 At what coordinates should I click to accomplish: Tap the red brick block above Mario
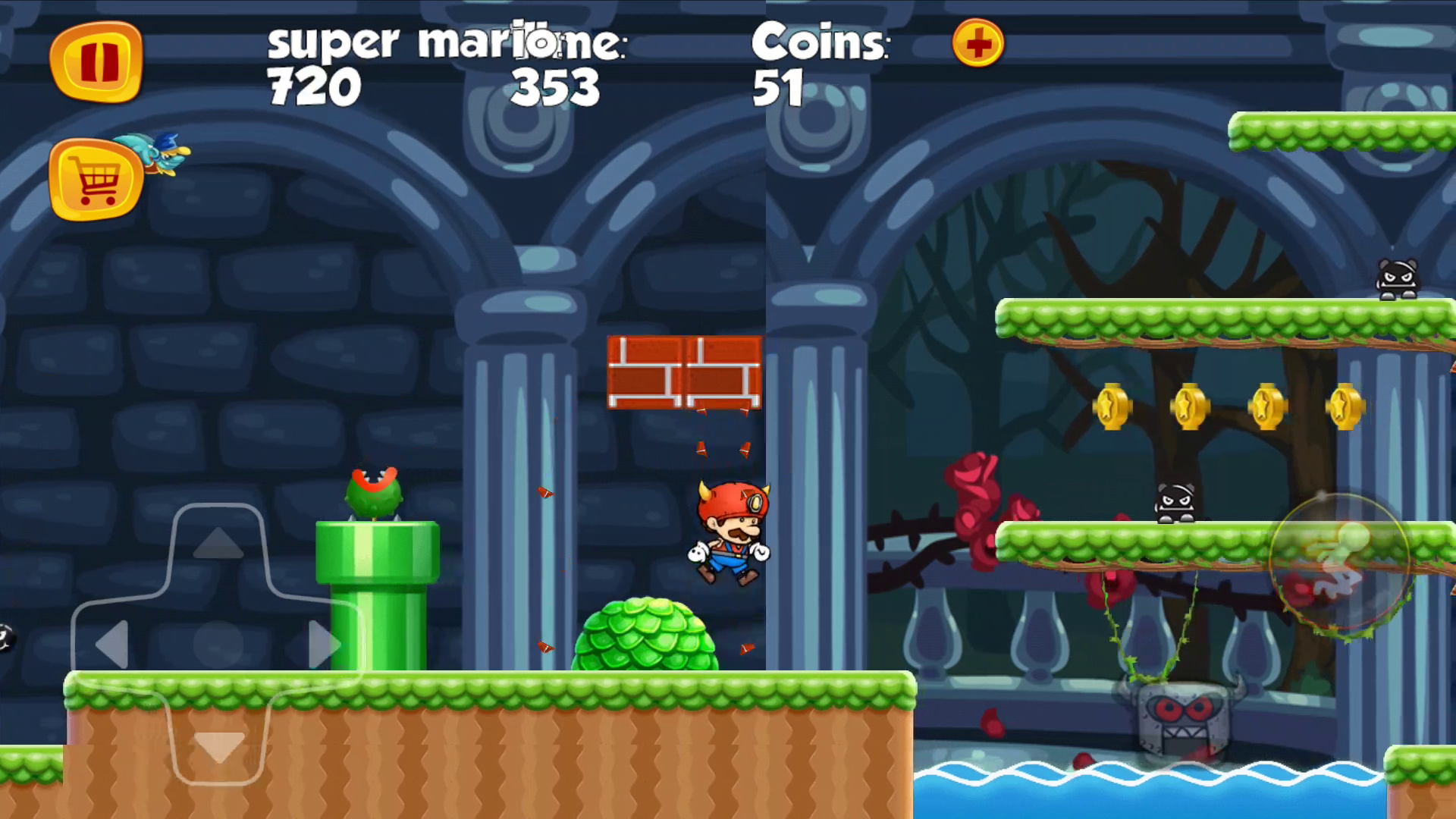point(682,375)
